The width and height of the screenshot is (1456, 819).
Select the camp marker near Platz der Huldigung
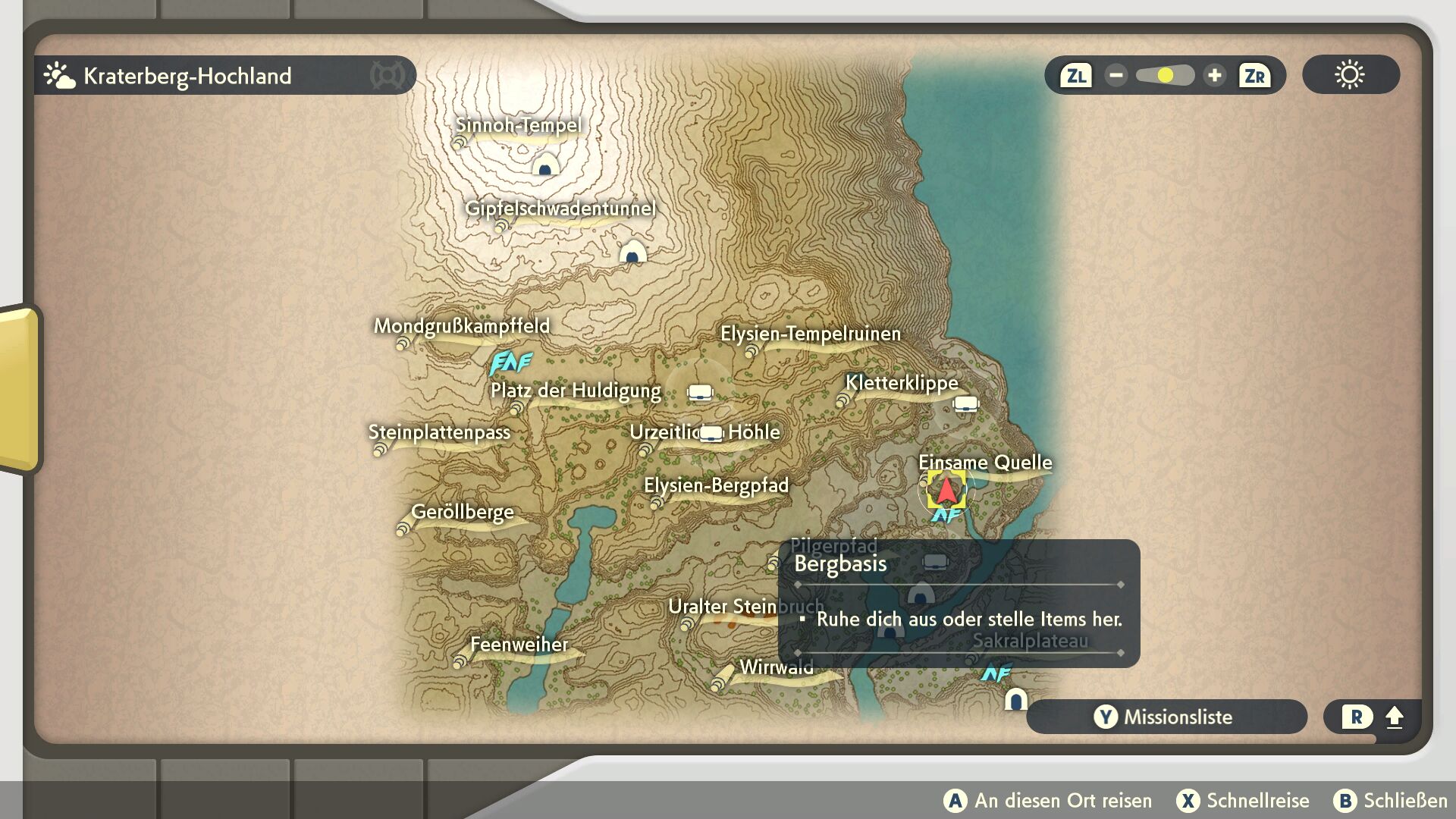coord(700,392)
